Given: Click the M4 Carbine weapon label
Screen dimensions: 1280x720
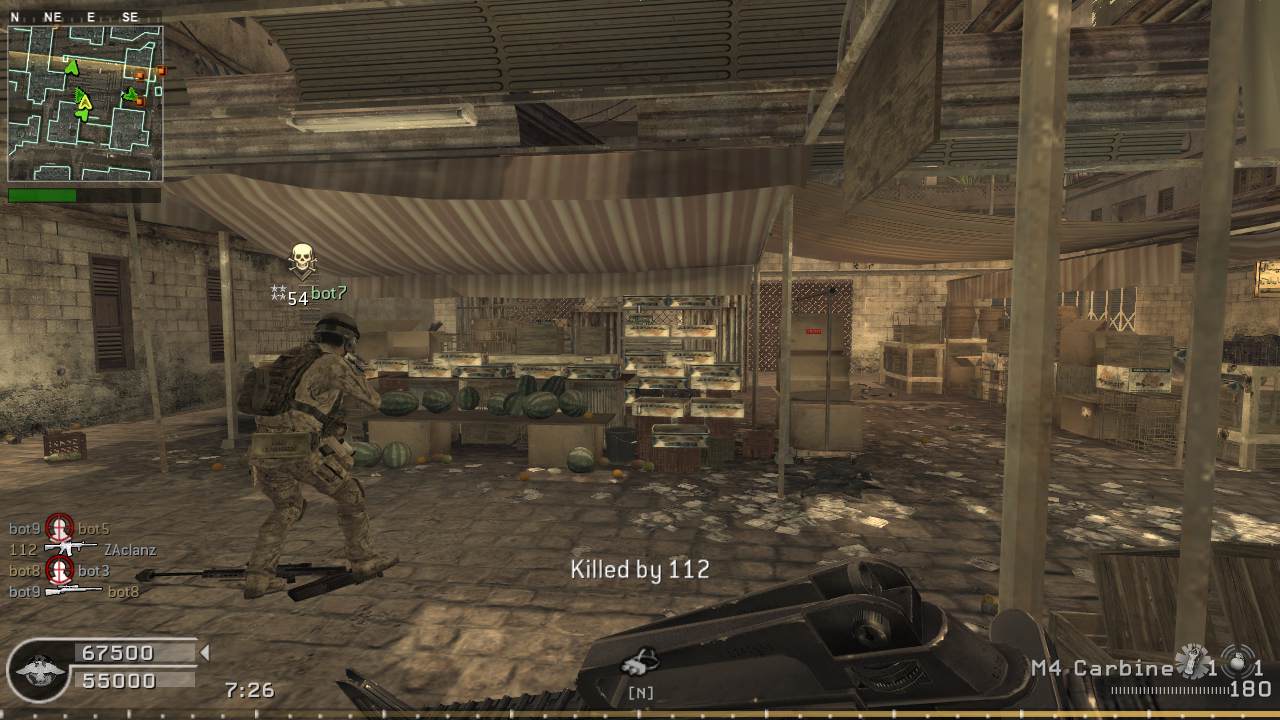Looking at the screenshot, I should tap(1101, 668).
